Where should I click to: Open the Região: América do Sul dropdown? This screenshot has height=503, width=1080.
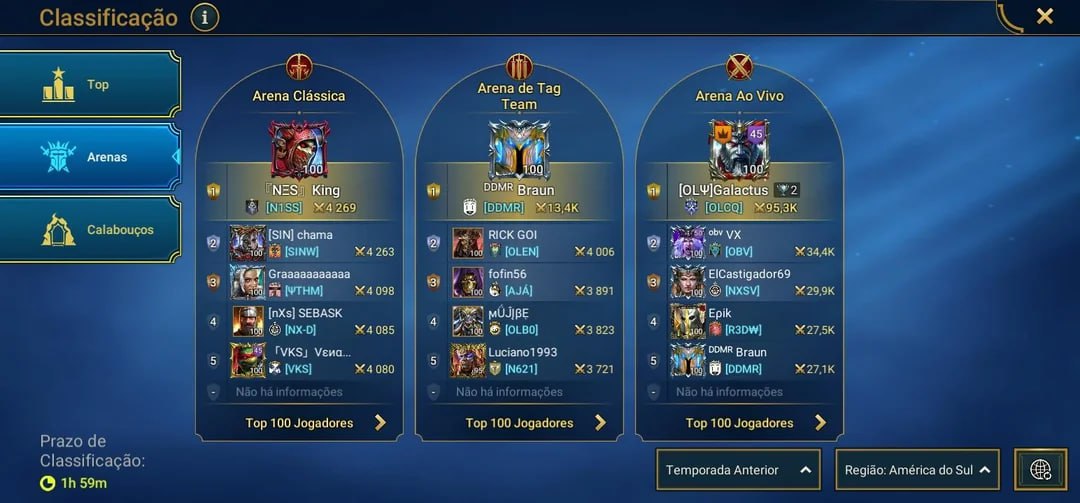click(x=917, y=469)
